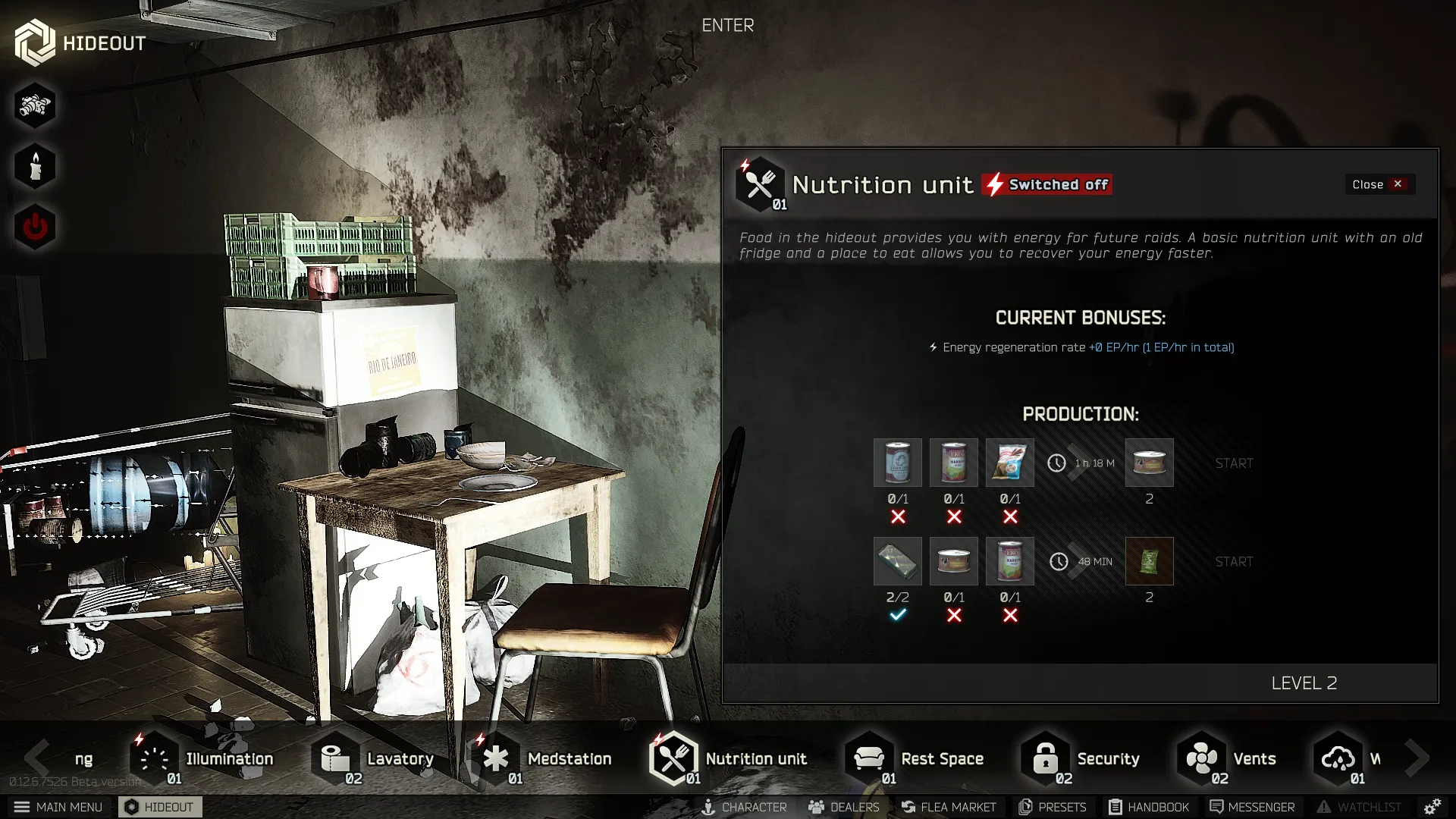Toggle the Switched off power indicator
Viewport: 1456px width, 819px height.
[x=1047, y=184]
